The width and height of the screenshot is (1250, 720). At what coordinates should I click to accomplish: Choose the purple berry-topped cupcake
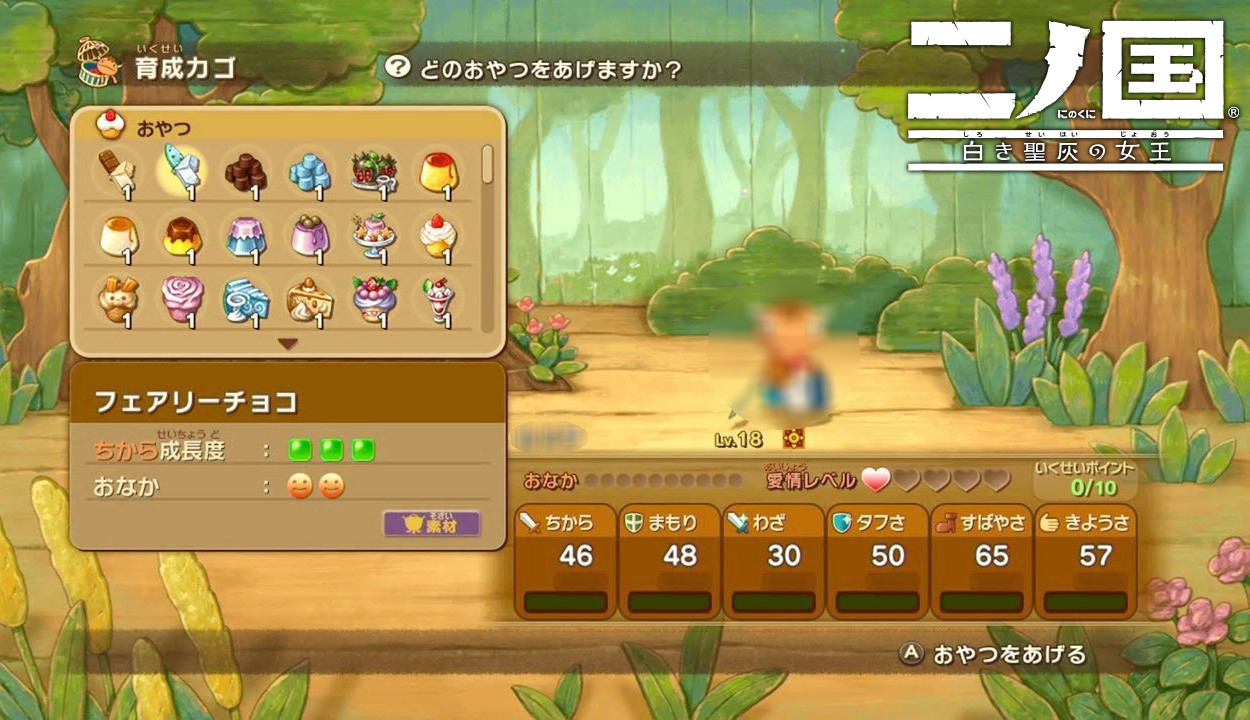tap(374, 300)
